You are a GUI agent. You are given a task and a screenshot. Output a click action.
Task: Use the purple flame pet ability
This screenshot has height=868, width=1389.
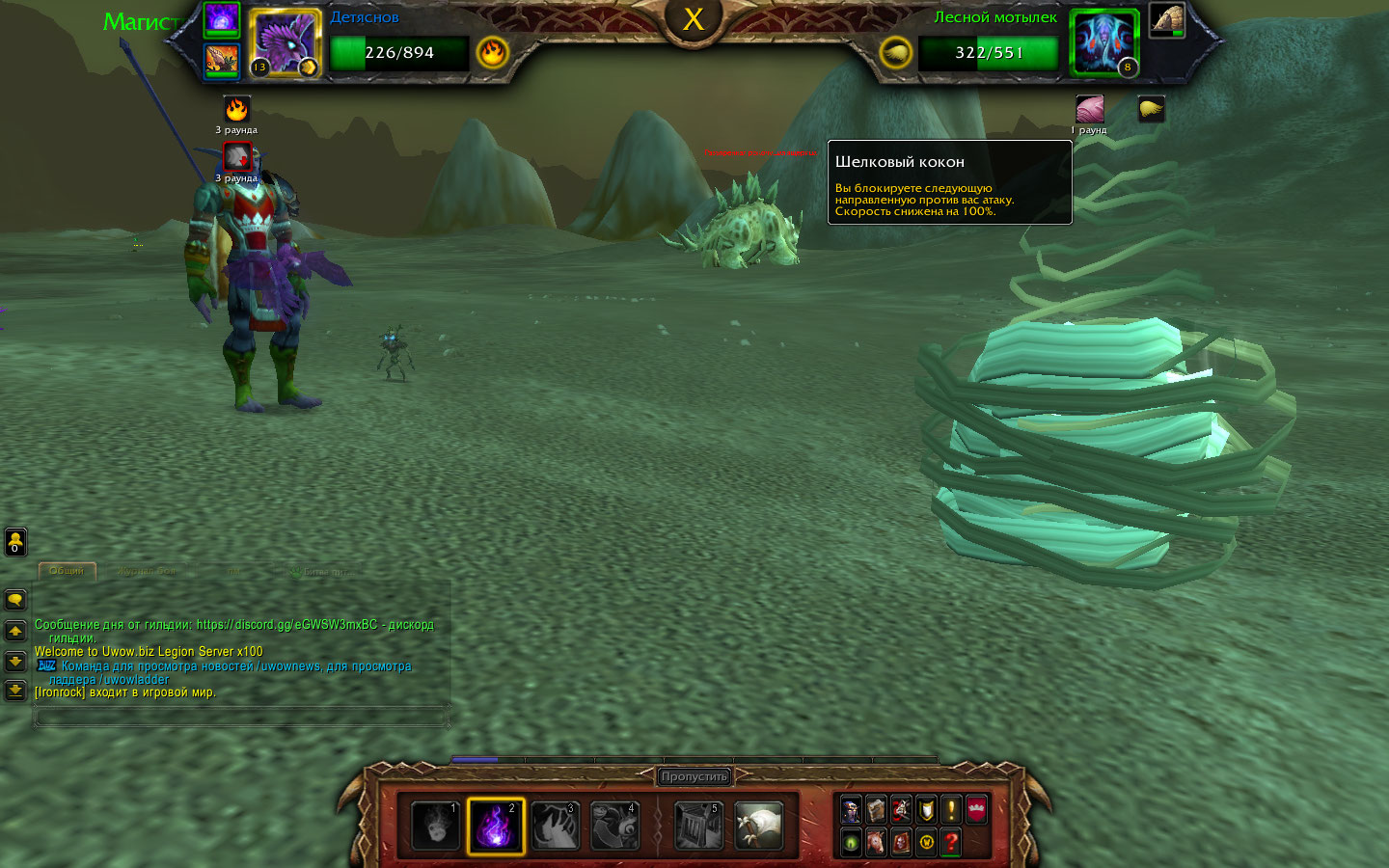(x=495, y=827)
